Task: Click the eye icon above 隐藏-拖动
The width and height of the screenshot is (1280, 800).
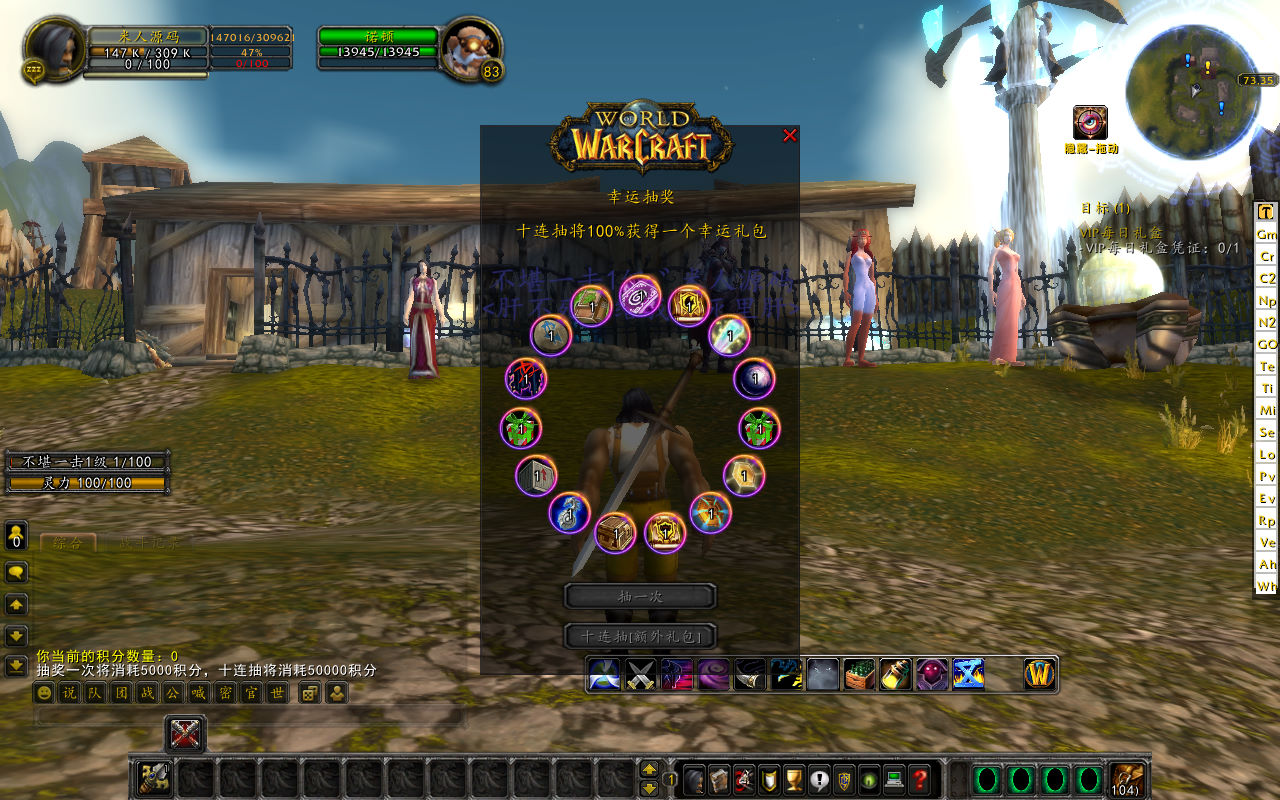Action: [1090, 122]
